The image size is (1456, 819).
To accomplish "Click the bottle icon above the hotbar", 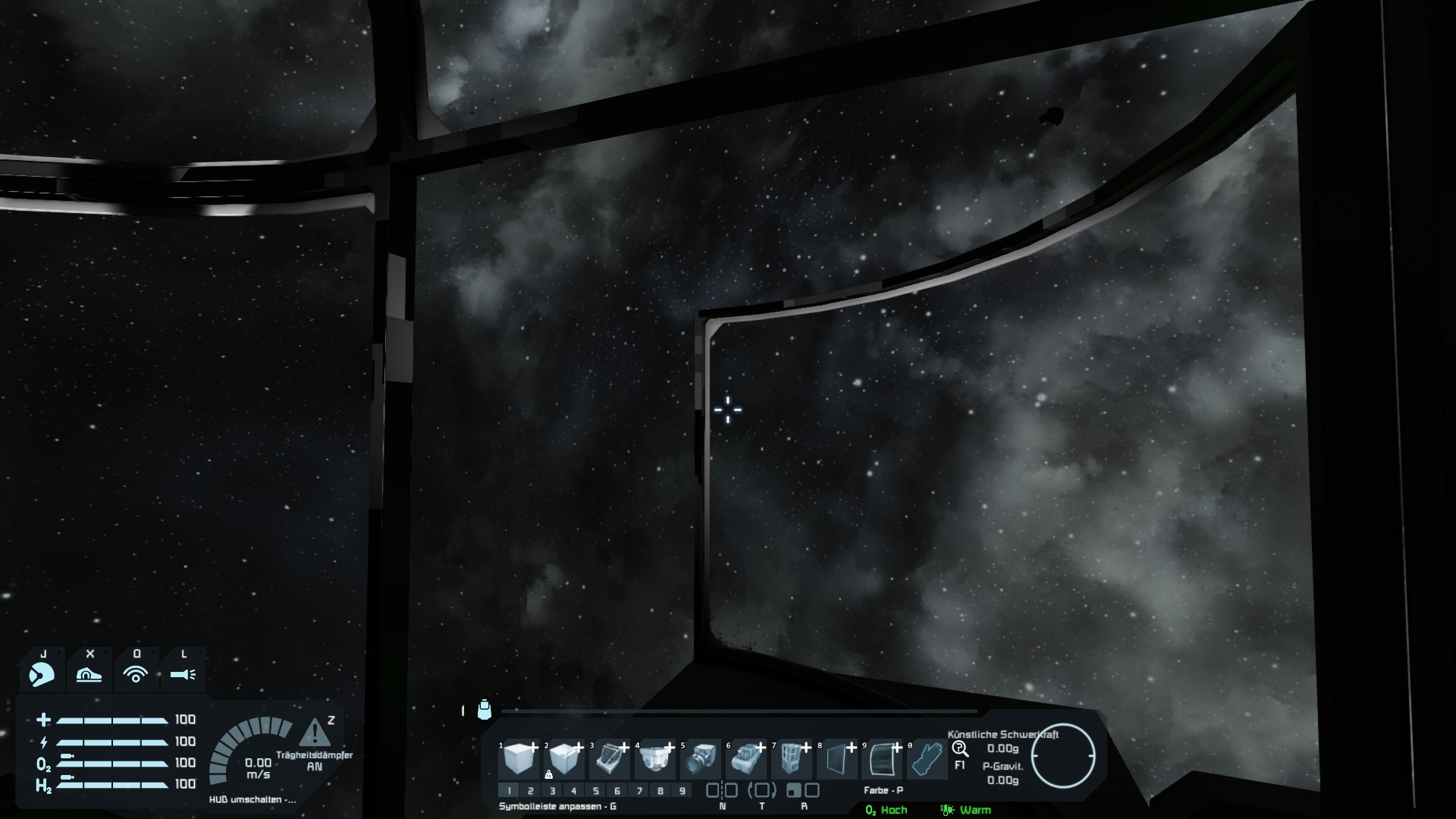I will (485, 710).
